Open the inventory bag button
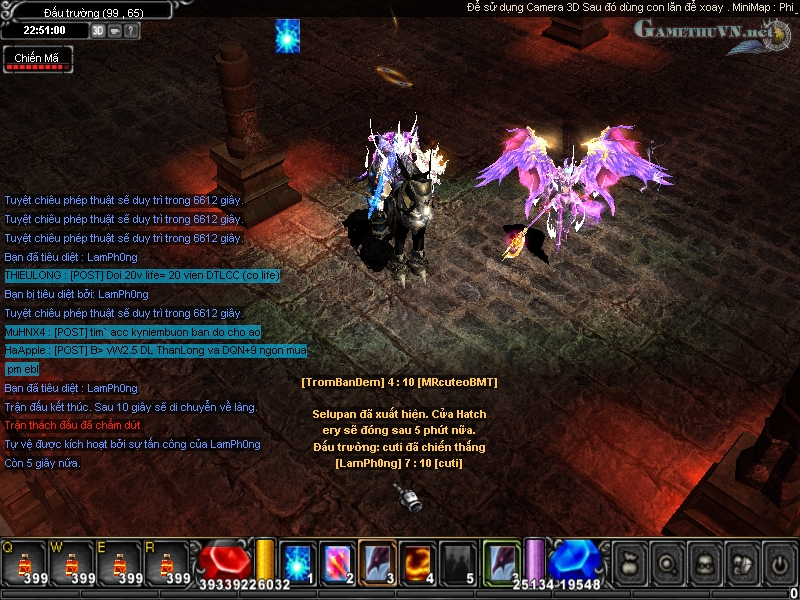 pos(629,563)
